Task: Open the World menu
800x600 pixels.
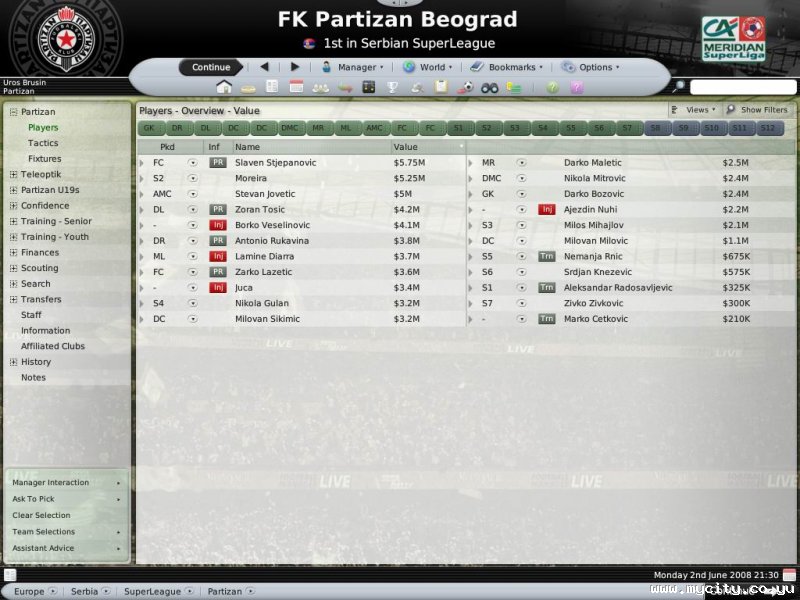Action: coord(428,67)
